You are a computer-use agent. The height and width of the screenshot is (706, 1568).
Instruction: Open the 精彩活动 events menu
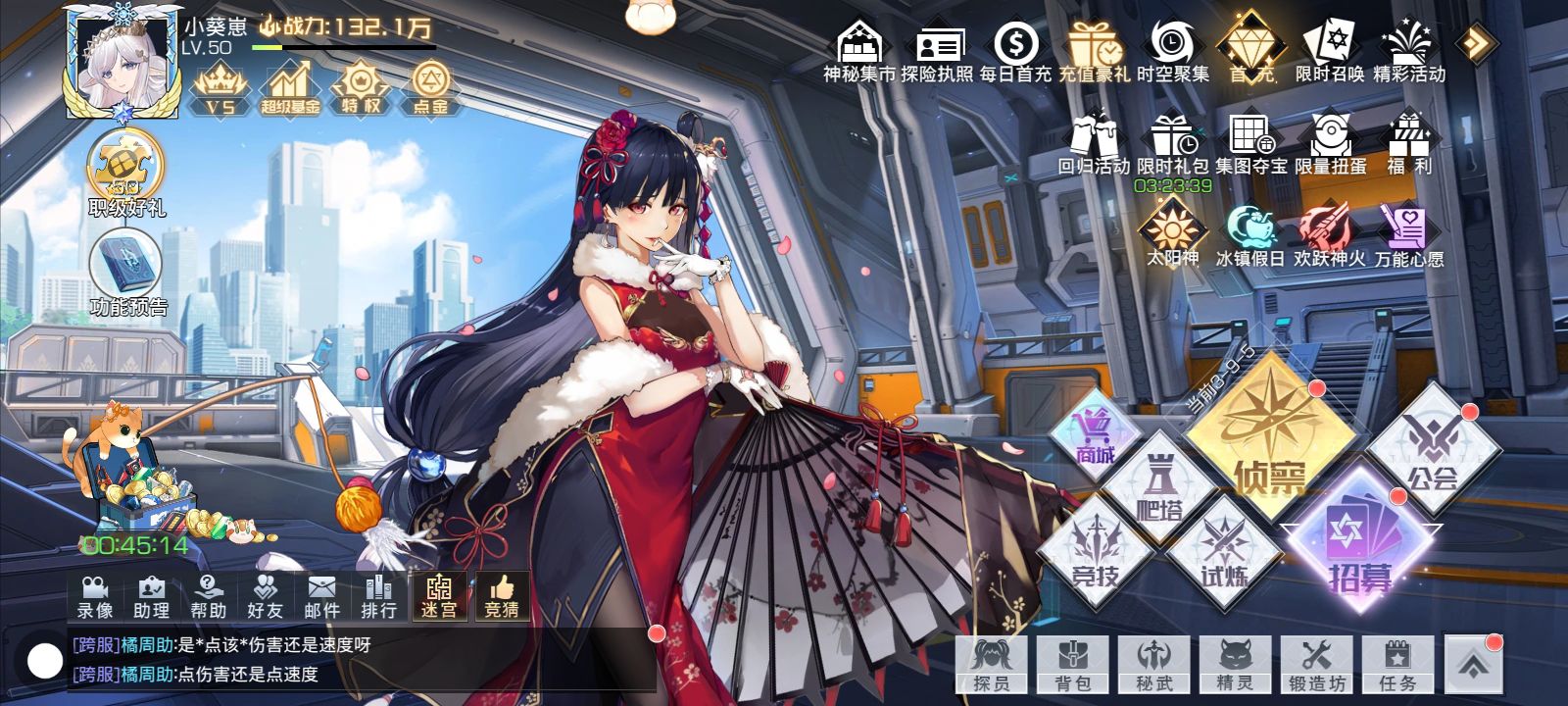1408,52
